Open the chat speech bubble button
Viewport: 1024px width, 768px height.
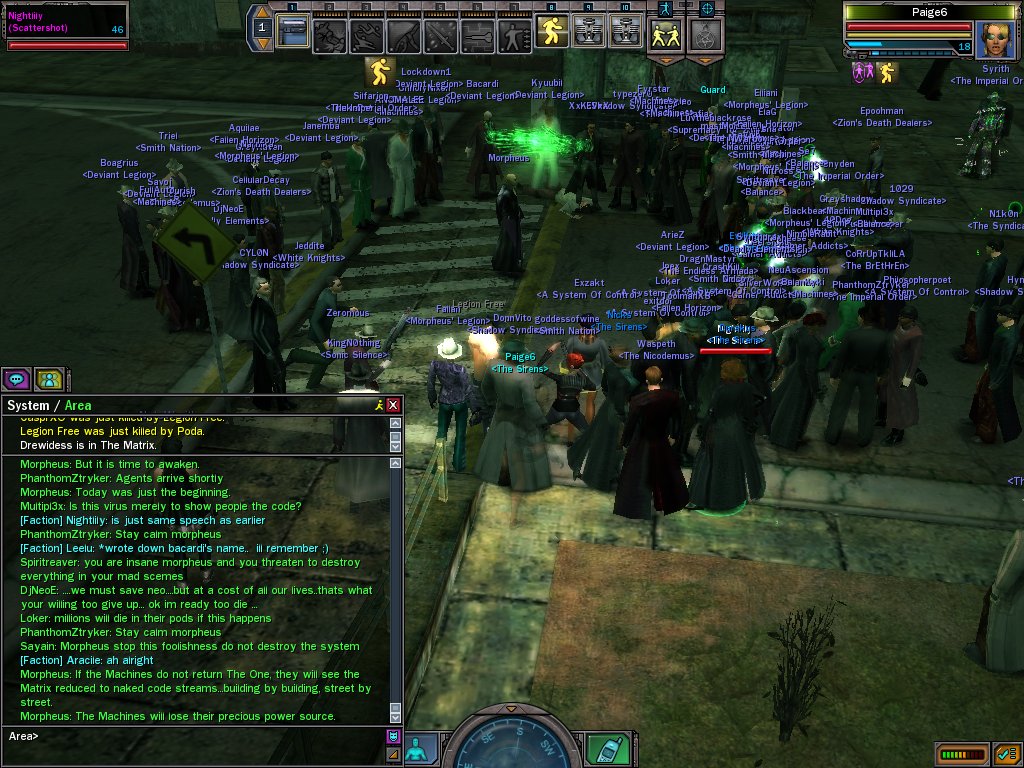15,379
